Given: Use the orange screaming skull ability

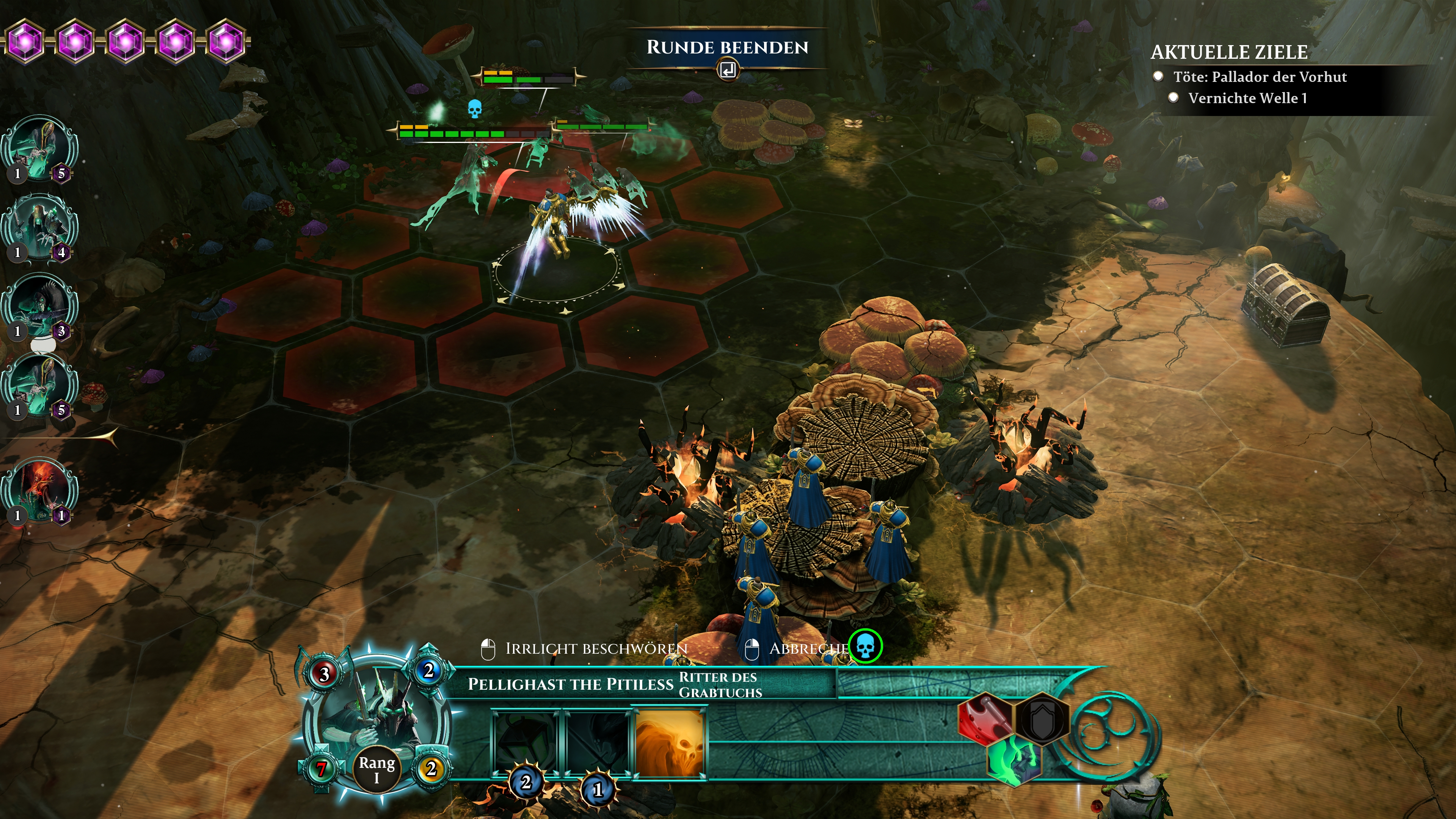Looking at the screenshot, I should (x=670, y=743).
